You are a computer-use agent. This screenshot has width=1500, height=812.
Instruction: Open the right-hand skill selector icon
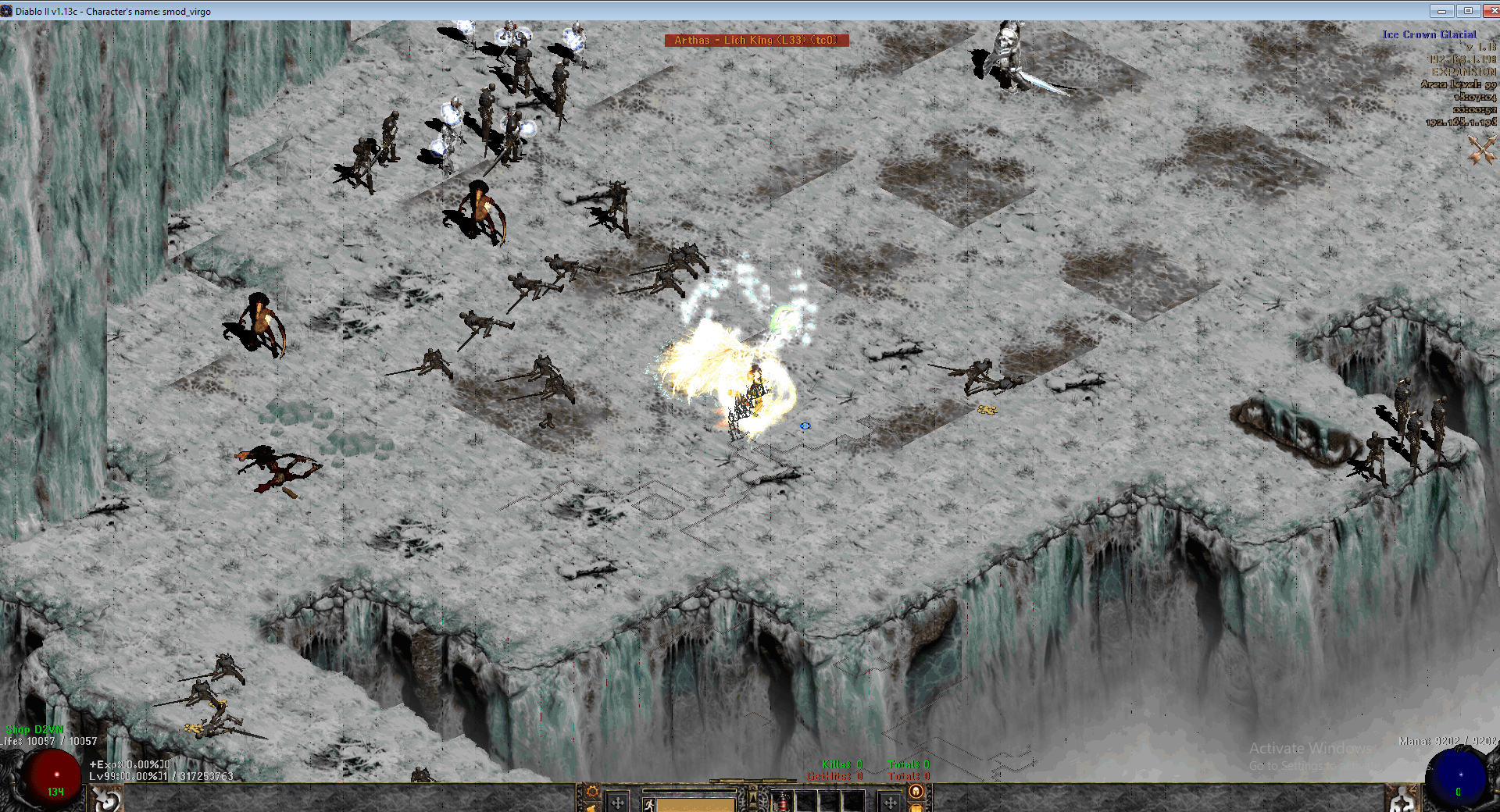[1404, 800]
